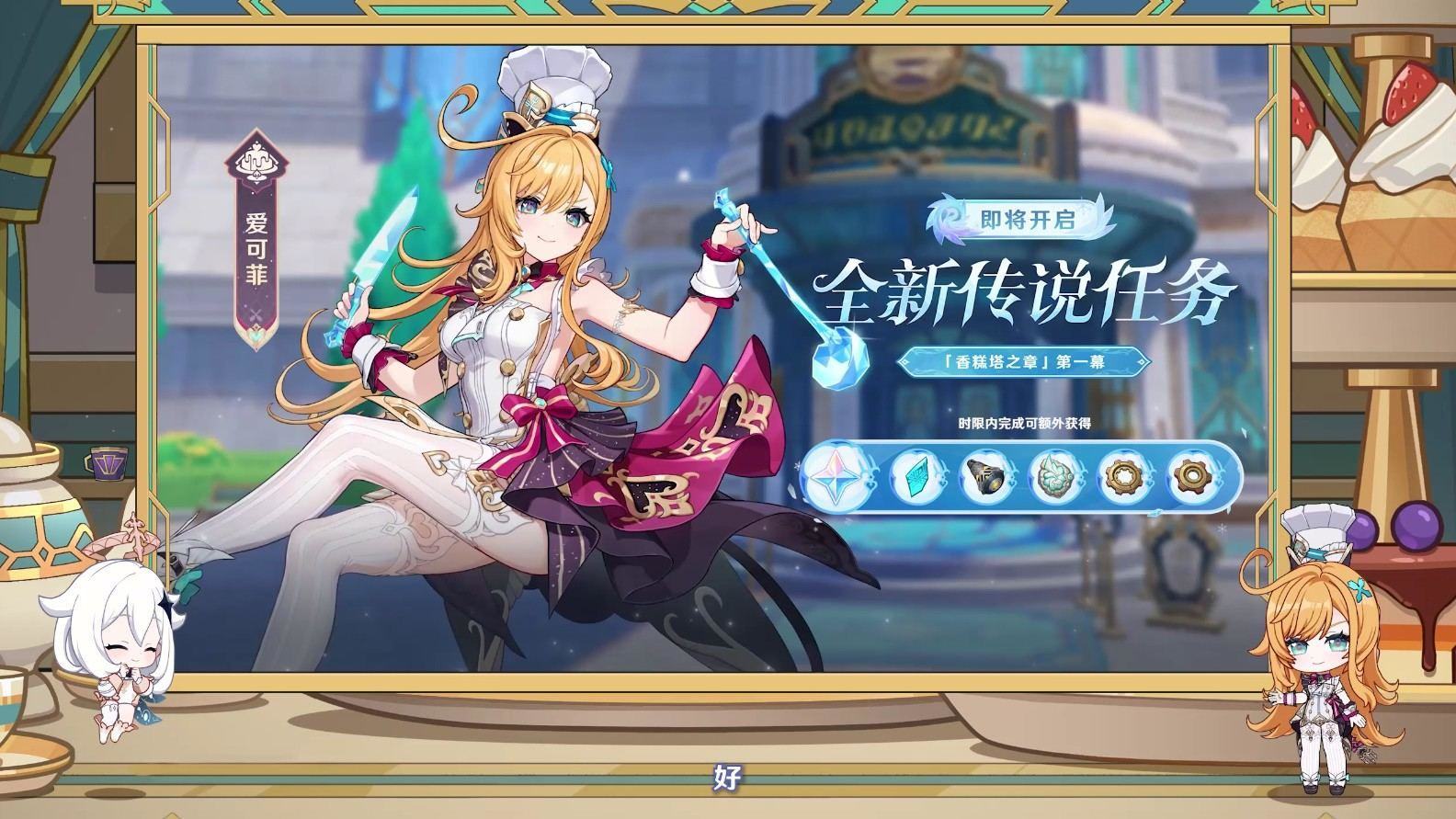Click the swirl emblem beside 即将开启 banner

tap(949, 221)
